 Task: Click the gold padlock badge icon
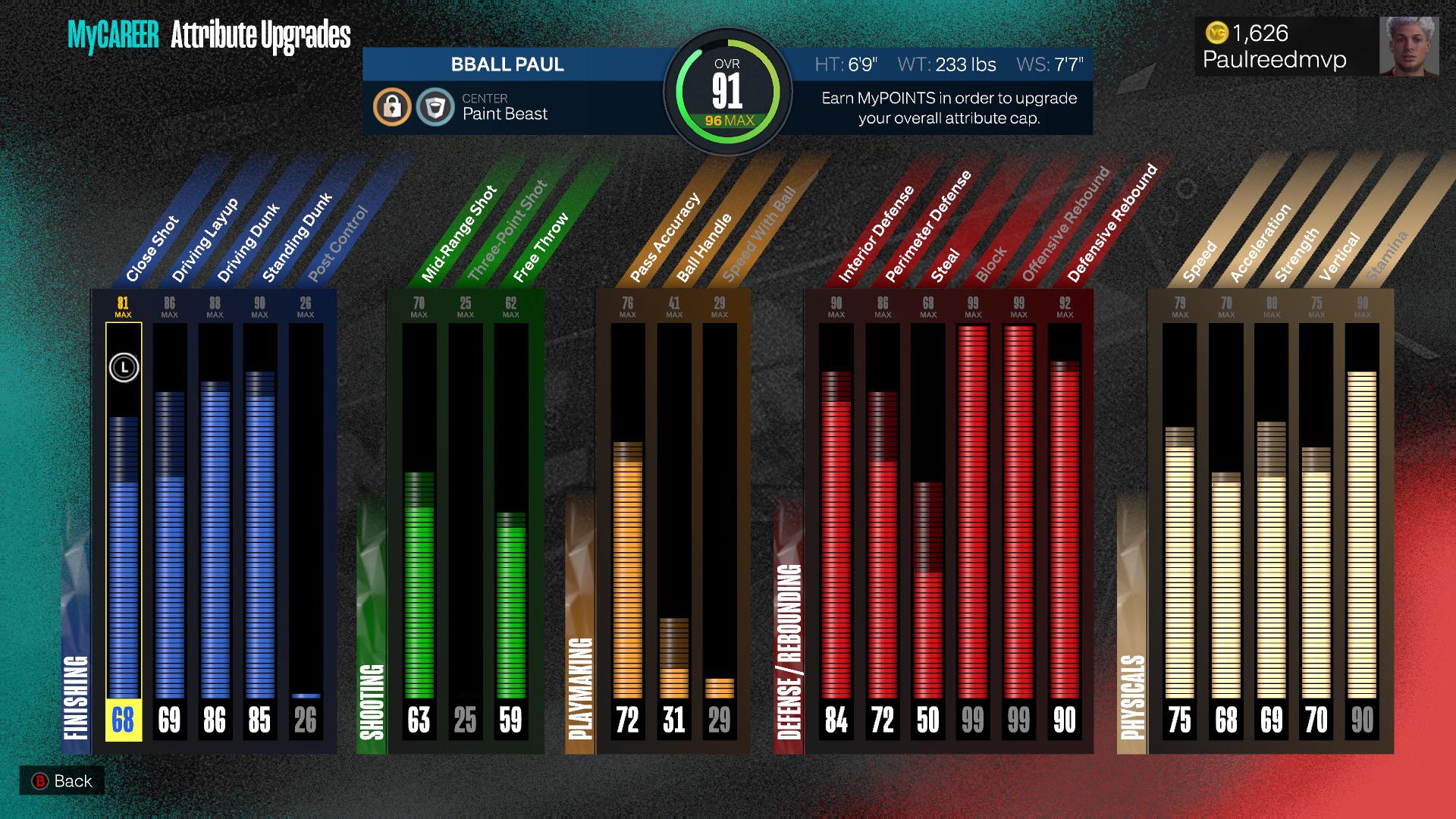392,107
